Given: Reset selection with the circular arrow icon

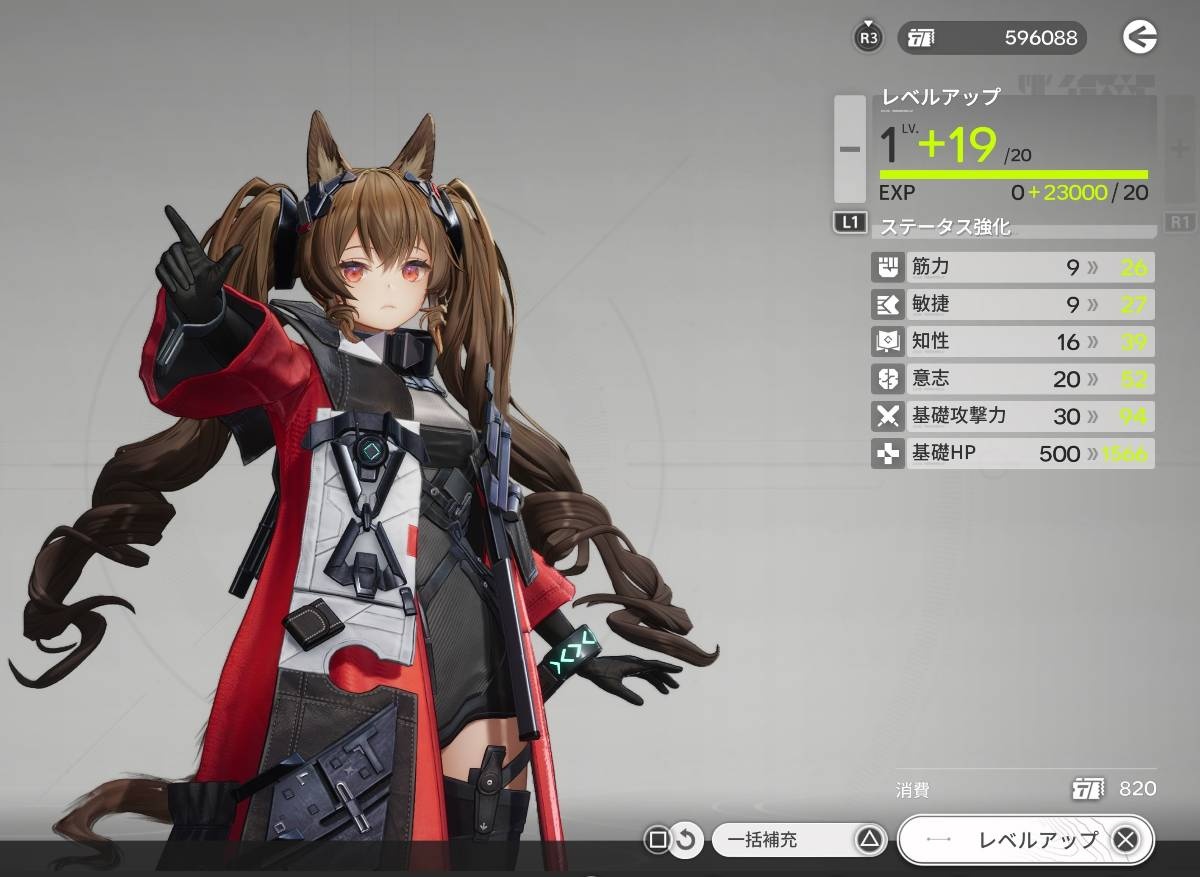Looking at the screenshot, I should tap(685, 840).
